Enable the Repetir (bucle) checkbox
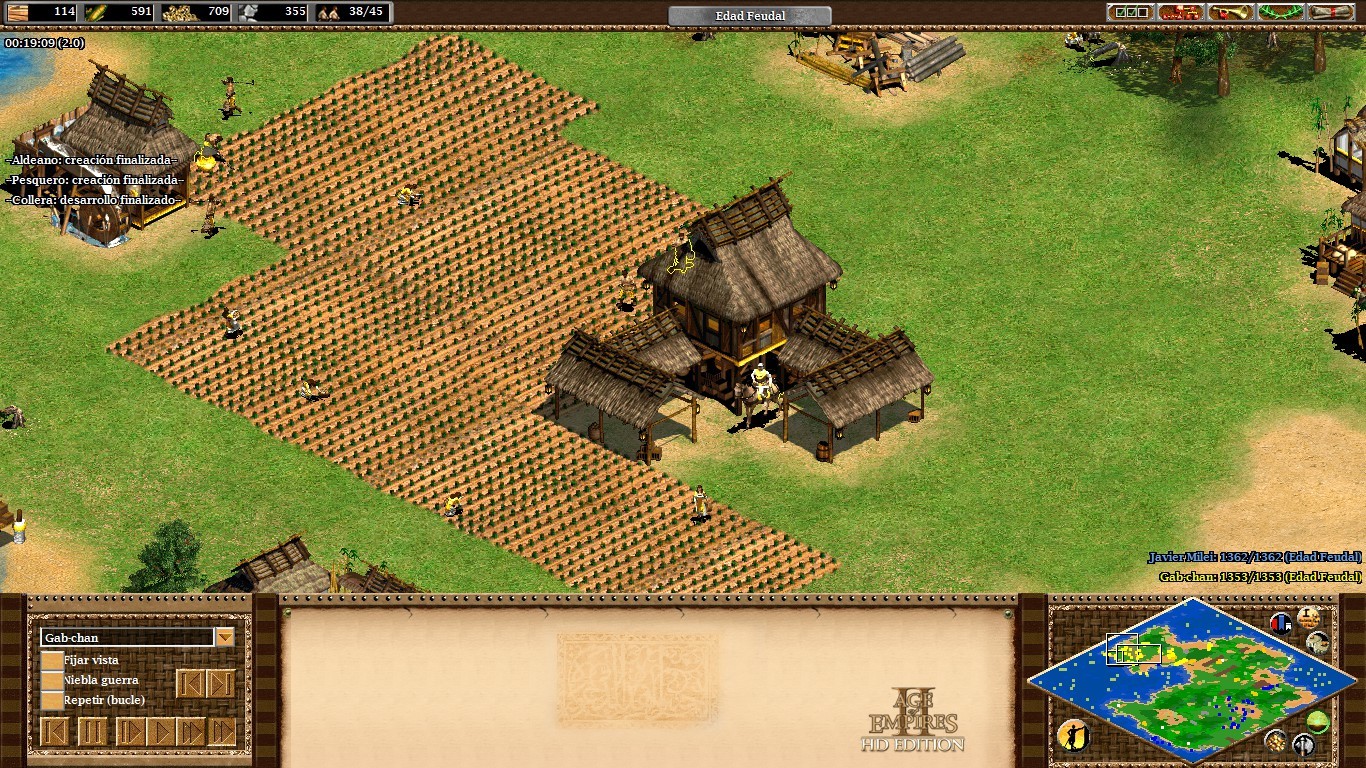The image size is (1366, 768). 52,700
